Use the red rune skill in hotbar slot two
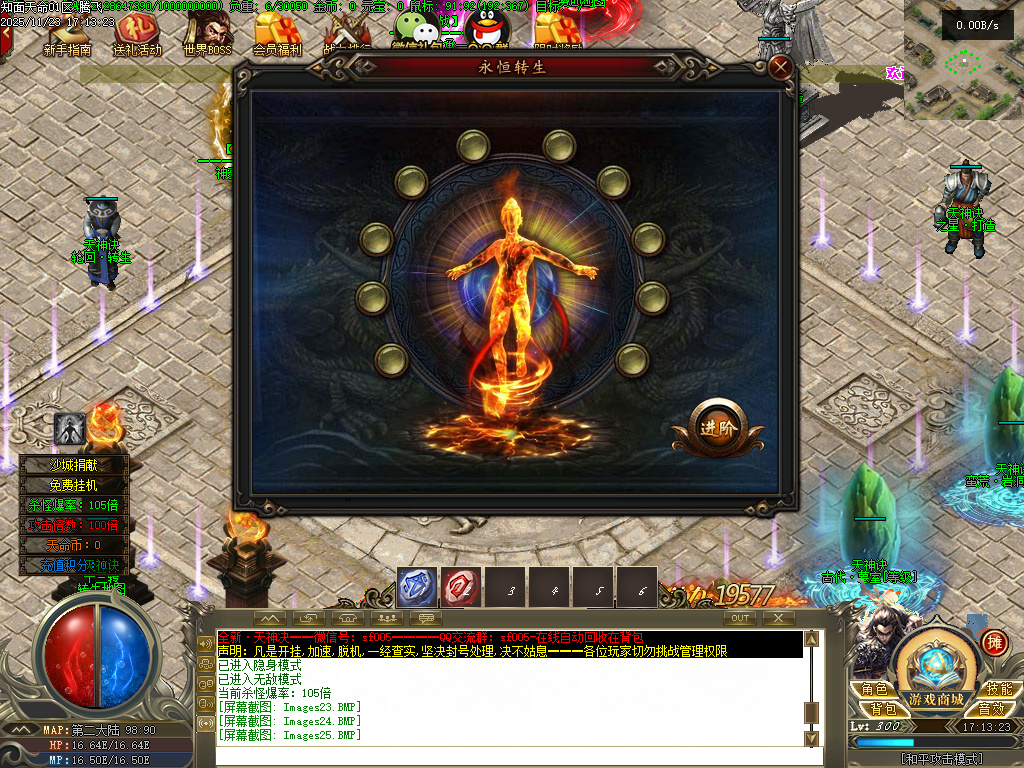This screenshot has height=768, width=1024. (460, 588)
